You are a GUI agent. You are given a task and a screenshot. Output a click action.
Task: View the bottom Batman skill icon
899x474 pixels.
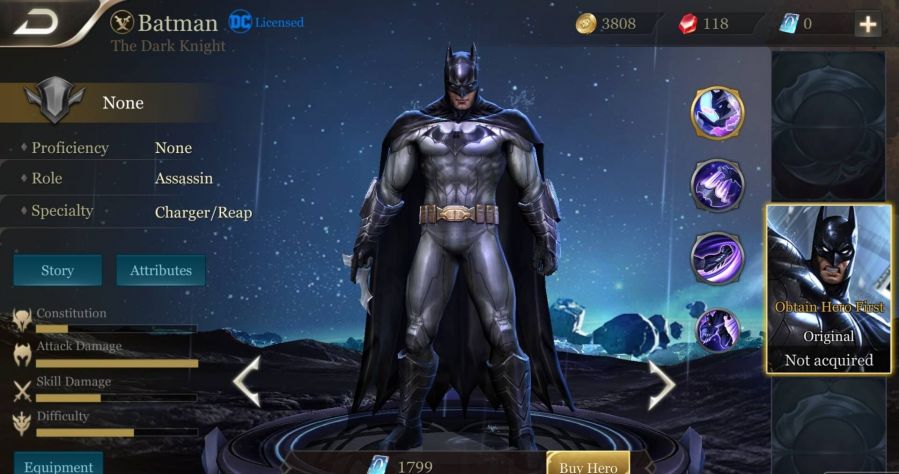(717, 329)
